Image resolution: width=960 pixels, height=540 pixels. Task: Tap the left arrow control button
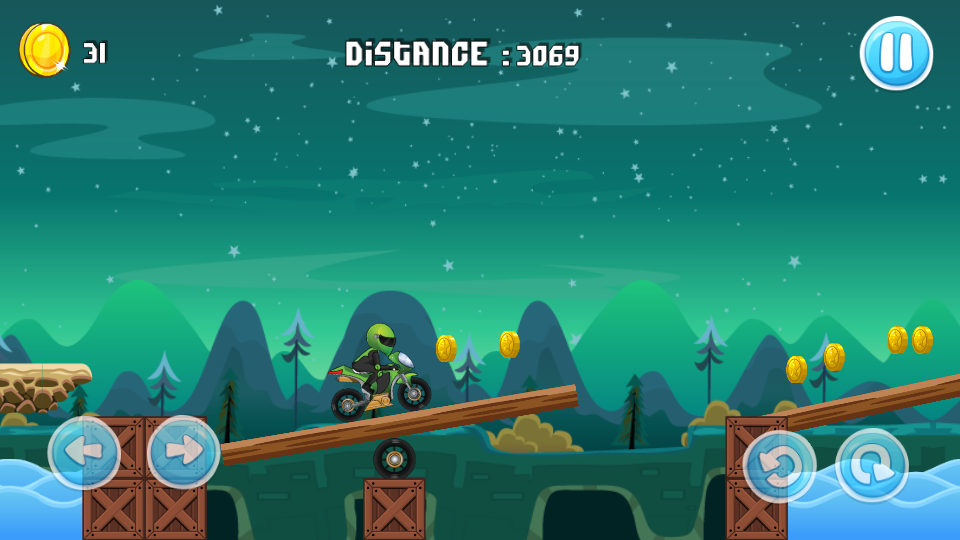[84, 453]
